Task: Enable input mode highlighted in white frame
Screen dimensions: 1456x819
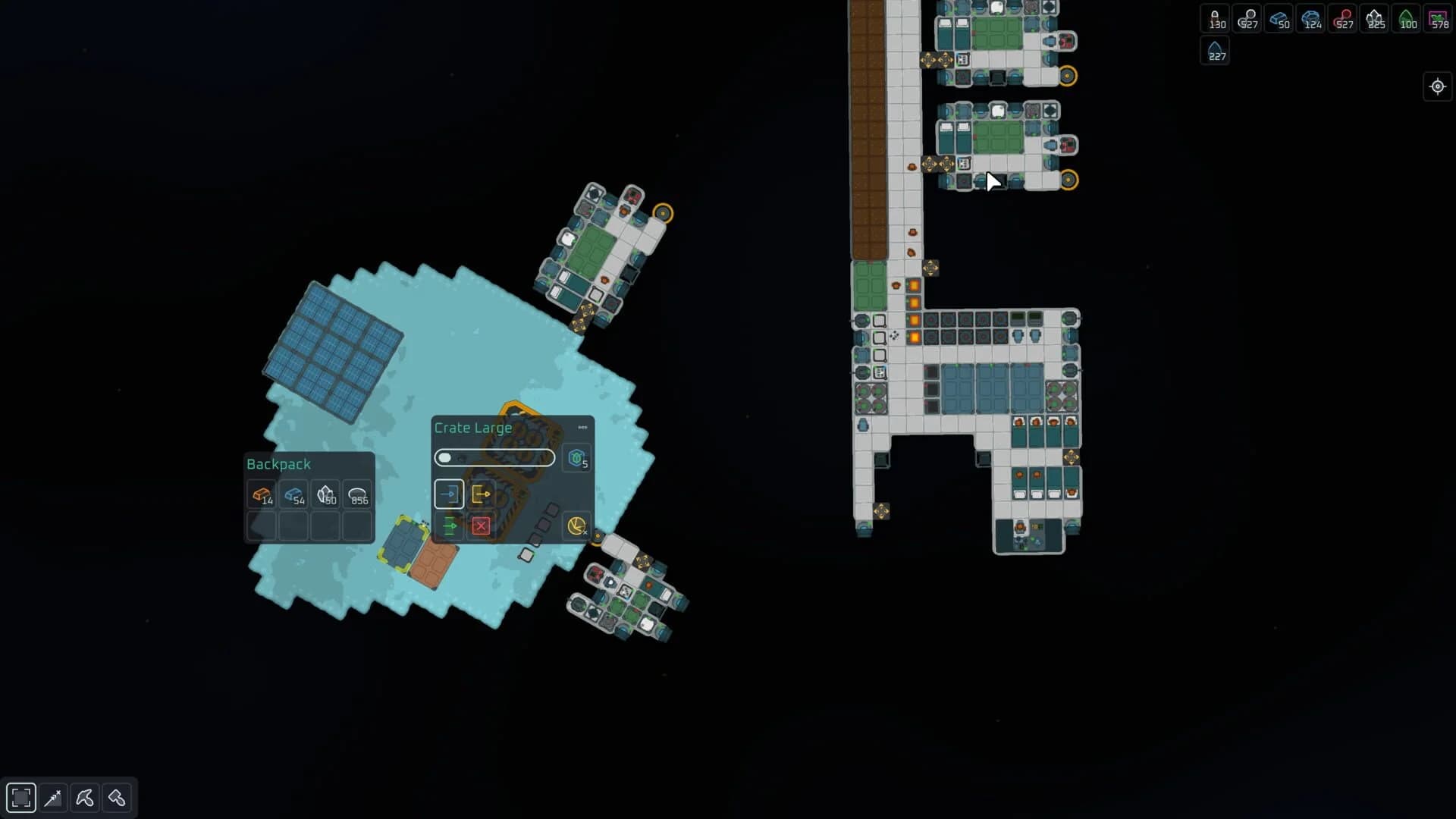Action: tap(449, 493)
